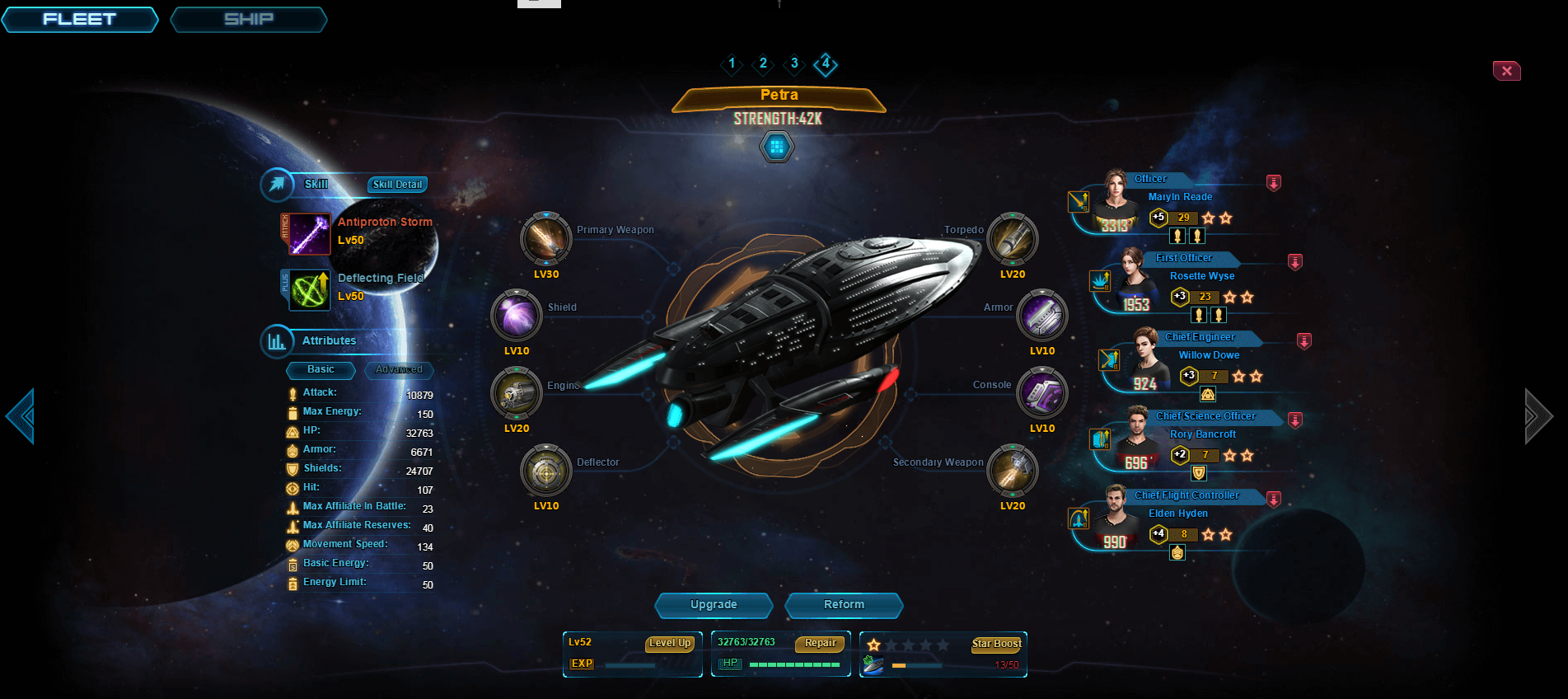1568x699 pixels.
Task: Go to the next ship with right arrow
Action: [x=1538, y=416]
